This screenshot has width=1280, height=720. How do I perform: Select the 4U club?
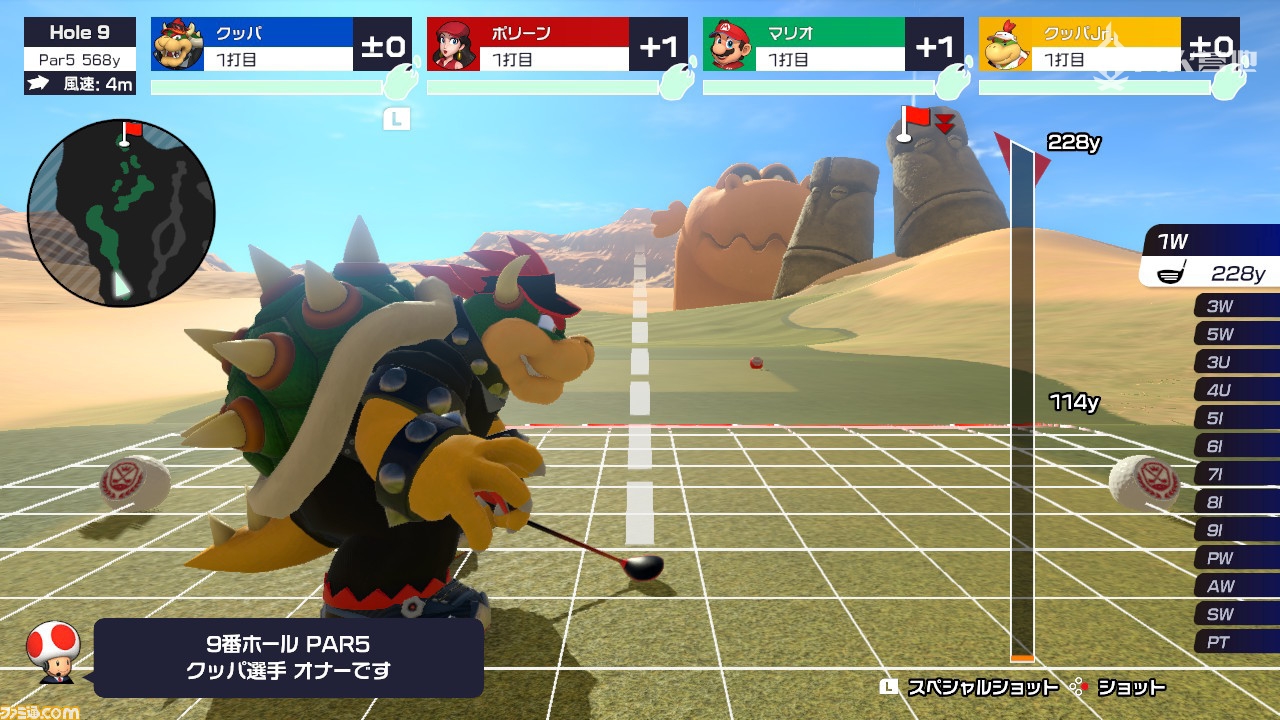(x=1236, y=391)
